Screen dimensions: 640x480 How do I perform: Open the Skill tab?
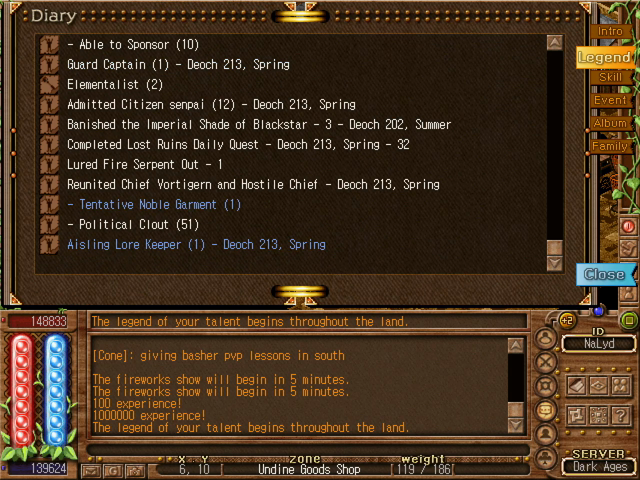610,77
